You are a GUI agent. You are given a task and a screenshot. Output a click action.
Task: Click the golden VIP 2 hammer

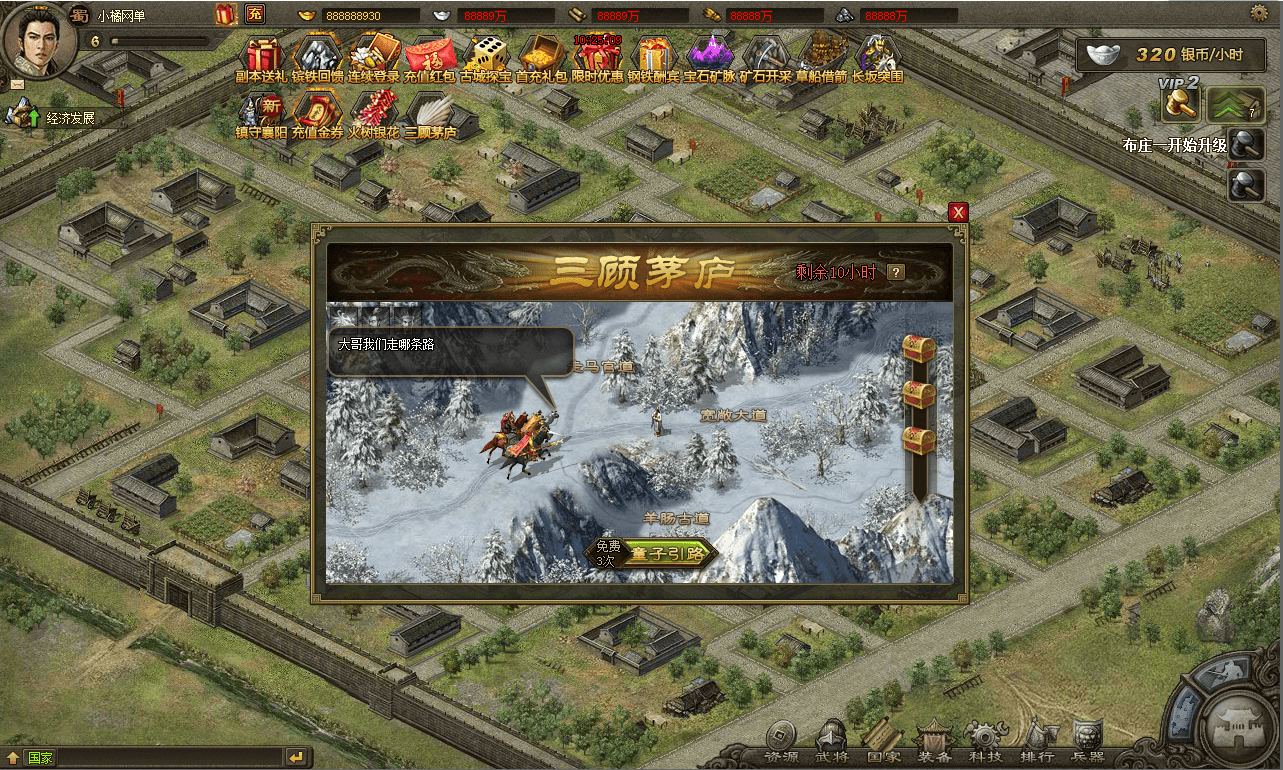1180,103
